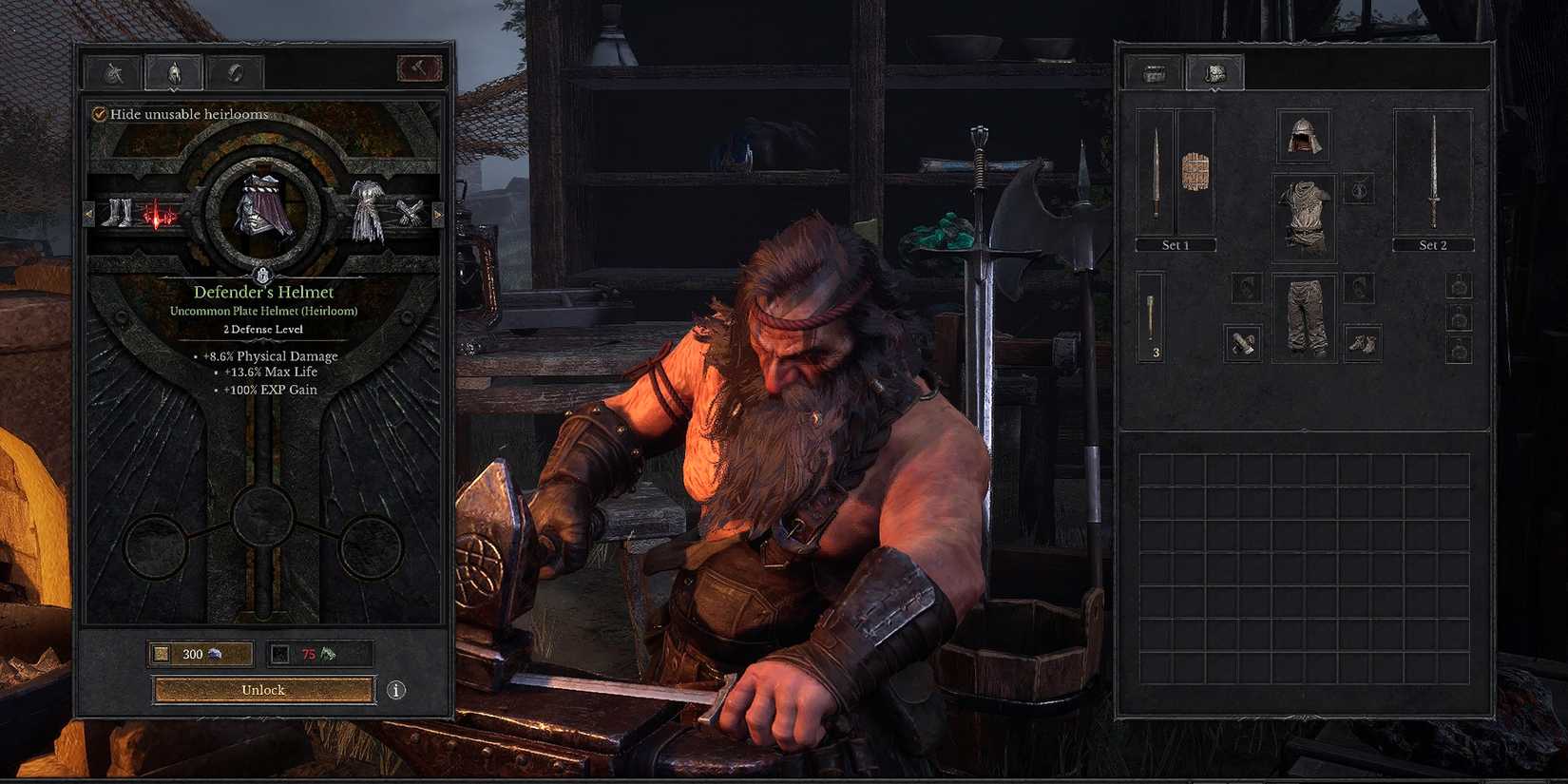Toggle Set 2 weapon loadout
Image resolution: width=1568 pixels, height=784 pixels.
[1433, 244]
